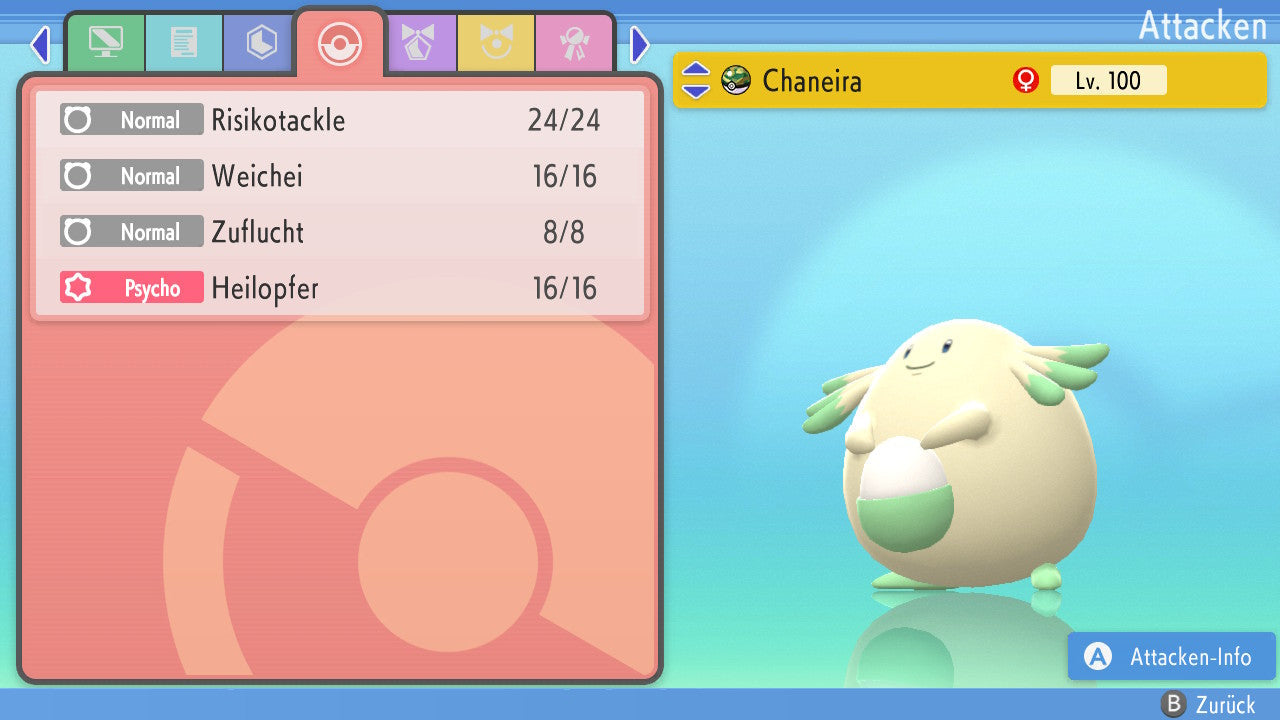Choose the Weichei move
Image resolution: width=1280 pixels, height=720 pixels.
pyautogui.click(x=340, y=177)
